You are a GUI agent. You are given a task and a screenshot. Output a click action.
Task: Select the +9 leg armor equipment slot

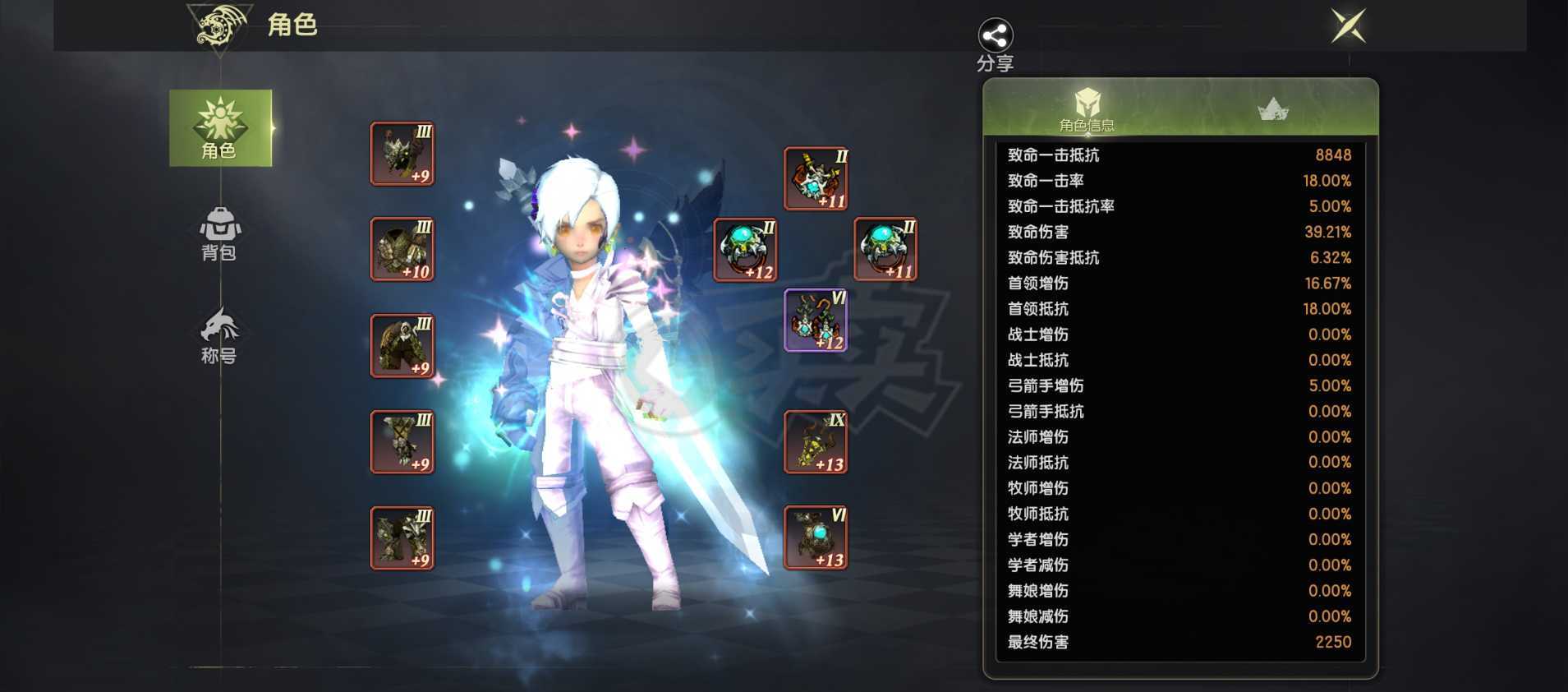pyautogui.click(x=402, y=538)
